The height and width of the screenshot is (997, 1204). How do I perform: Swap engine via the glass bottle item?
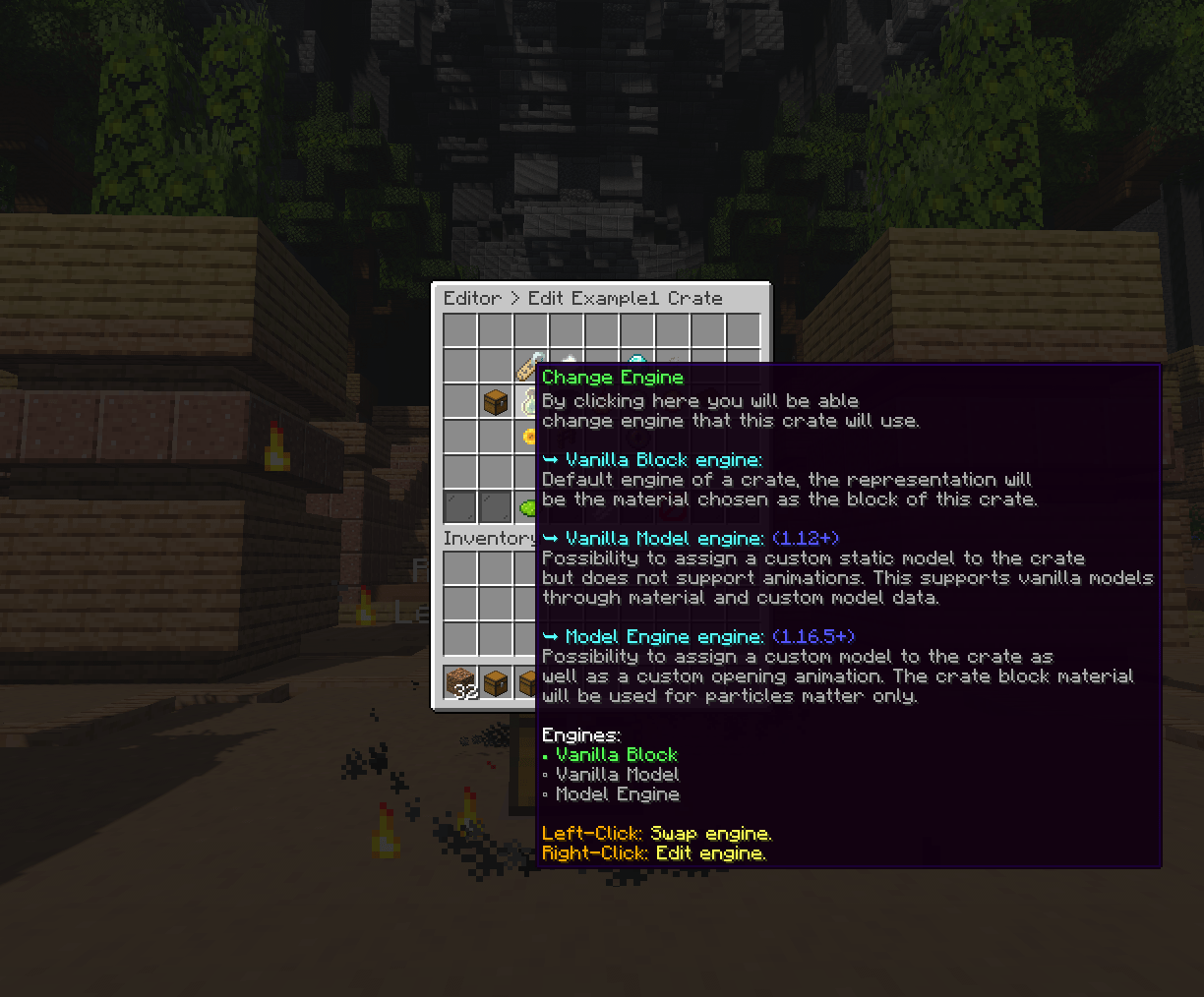coord(529,402)
